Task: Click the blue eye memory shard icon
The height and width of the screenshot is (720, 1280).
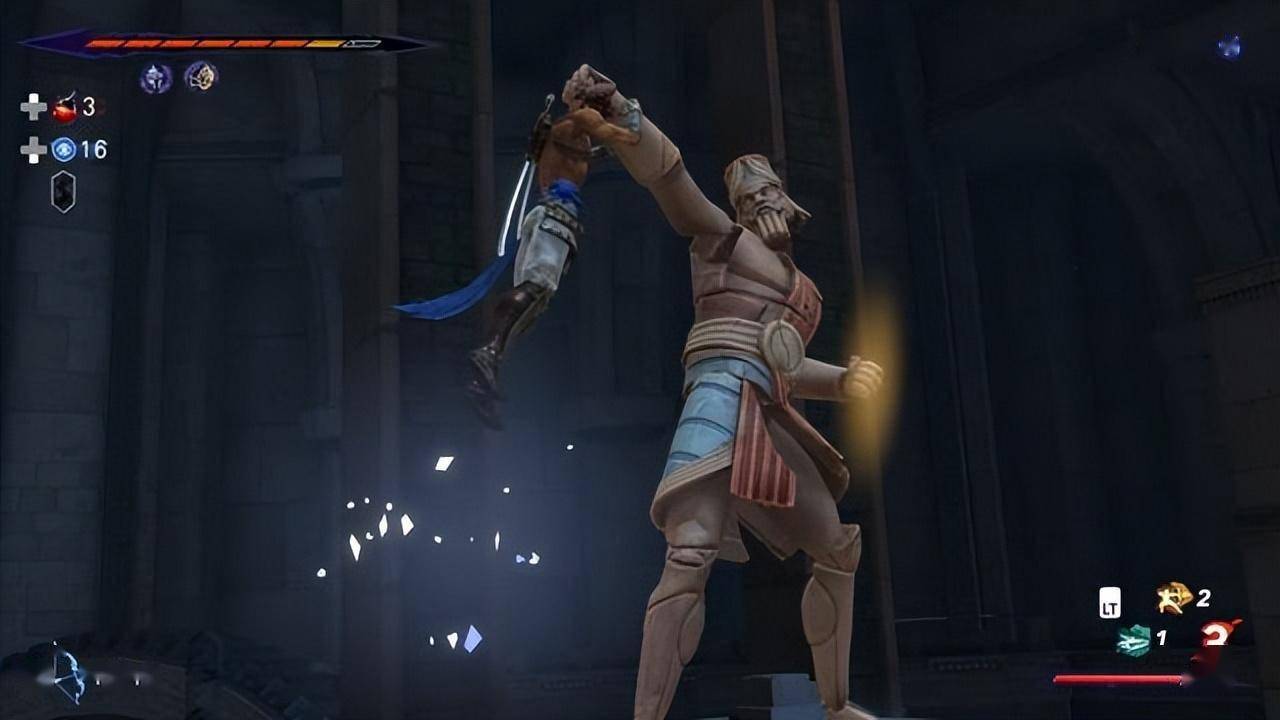Action: [64, 150]
